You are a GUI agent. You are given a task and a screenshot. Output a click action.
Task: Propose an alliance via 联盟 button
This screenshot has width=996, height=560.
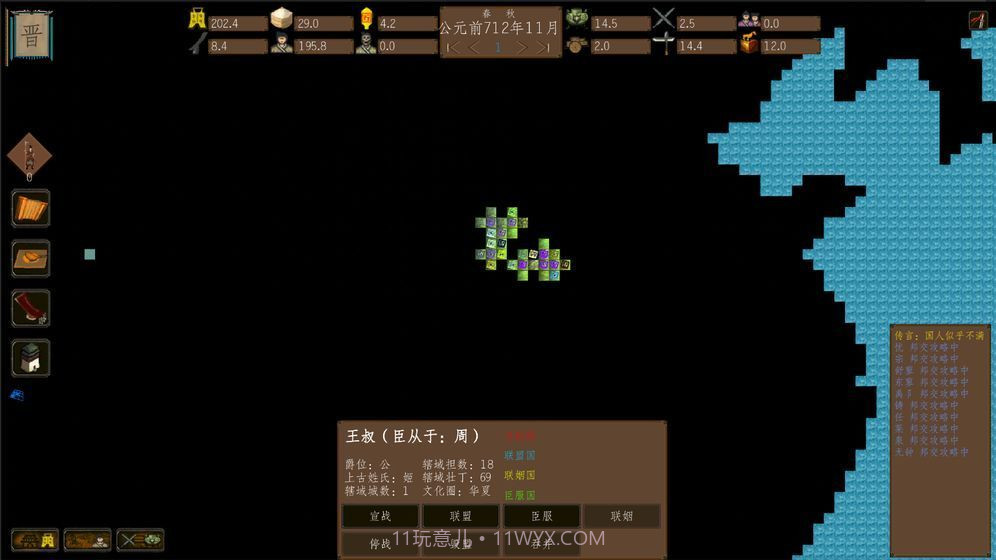click(460, 516)
